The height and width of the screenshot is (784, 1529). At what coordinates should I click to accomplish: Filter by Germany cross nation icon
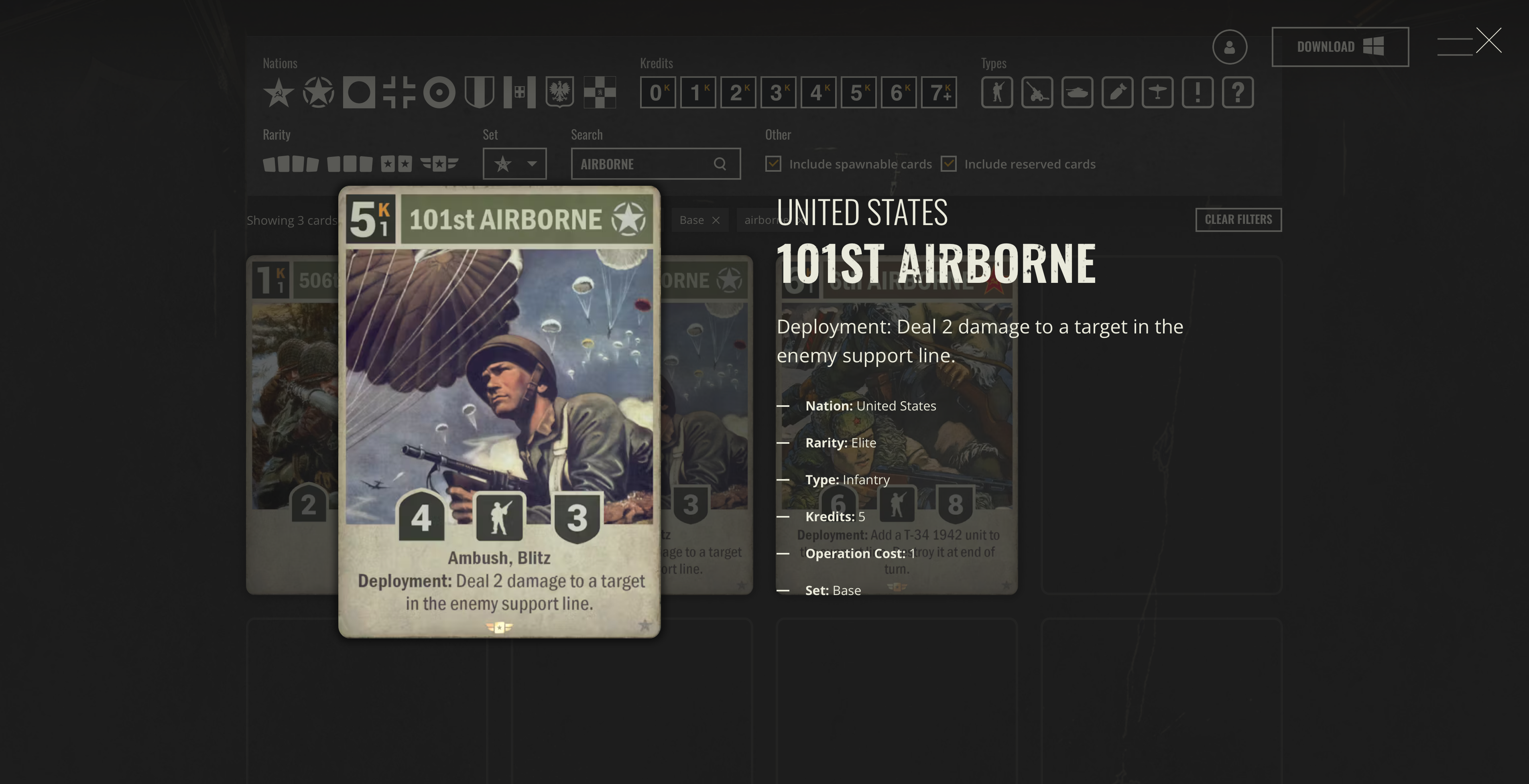(399, 93)
